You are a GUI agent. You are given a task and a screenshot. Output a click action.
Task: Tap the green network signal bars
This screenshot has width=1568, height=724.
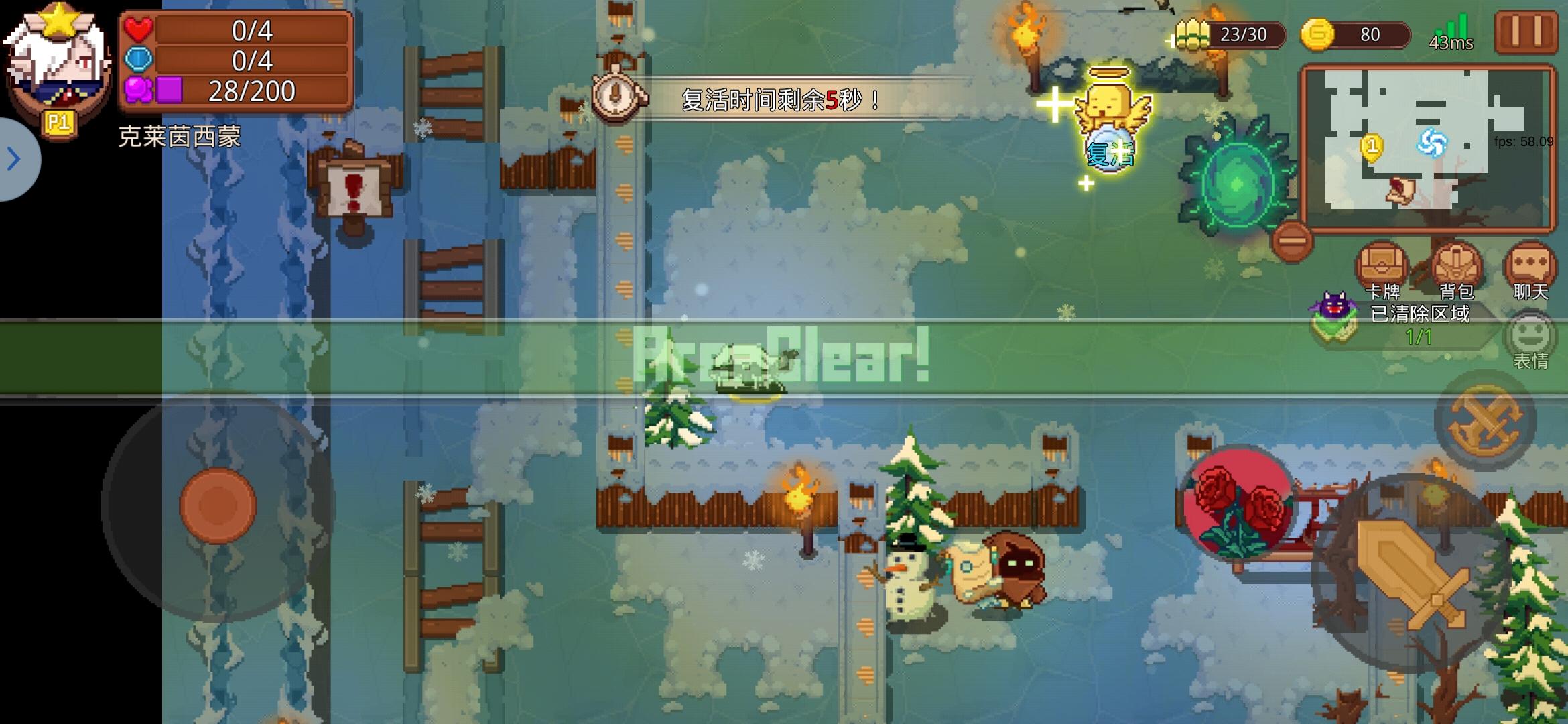[x=1450, y=27]
